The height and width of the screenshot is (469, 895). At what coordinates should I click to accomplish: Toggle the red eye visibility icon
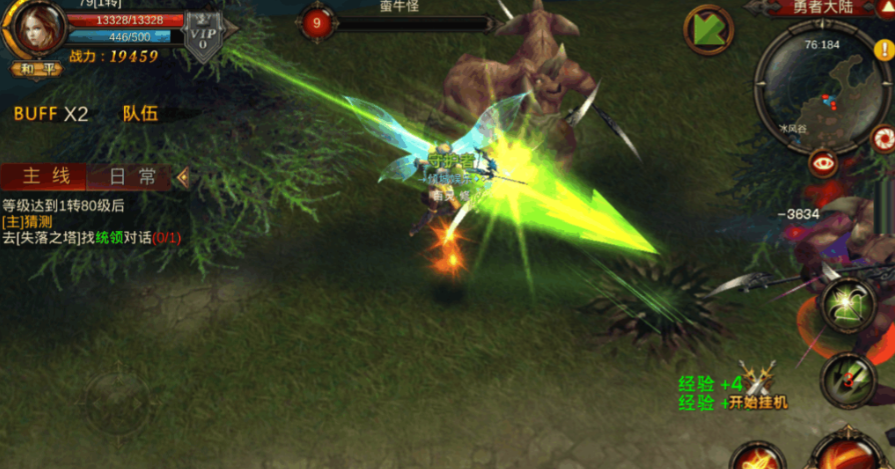(824, 162)
